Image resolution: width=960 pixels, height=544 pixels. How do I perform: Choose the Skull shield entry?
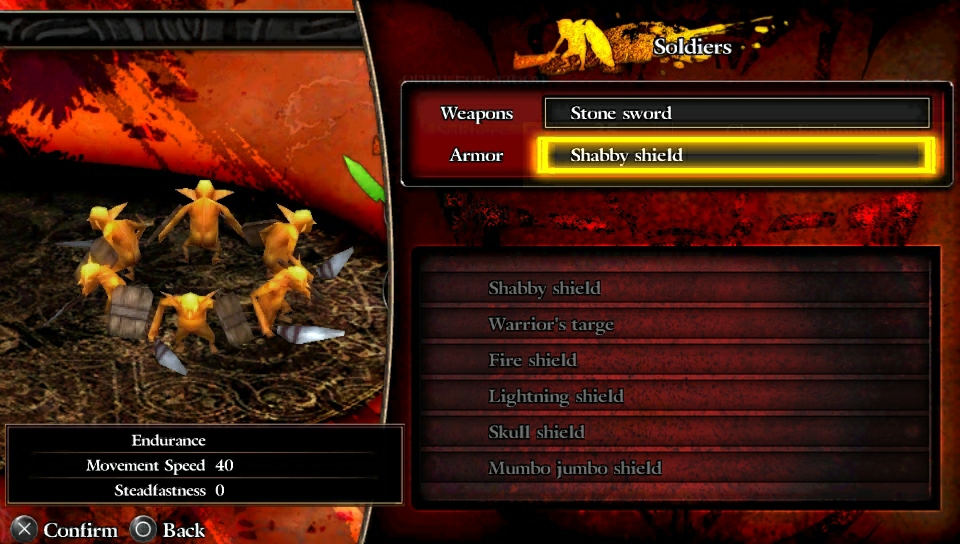(676, 432)
